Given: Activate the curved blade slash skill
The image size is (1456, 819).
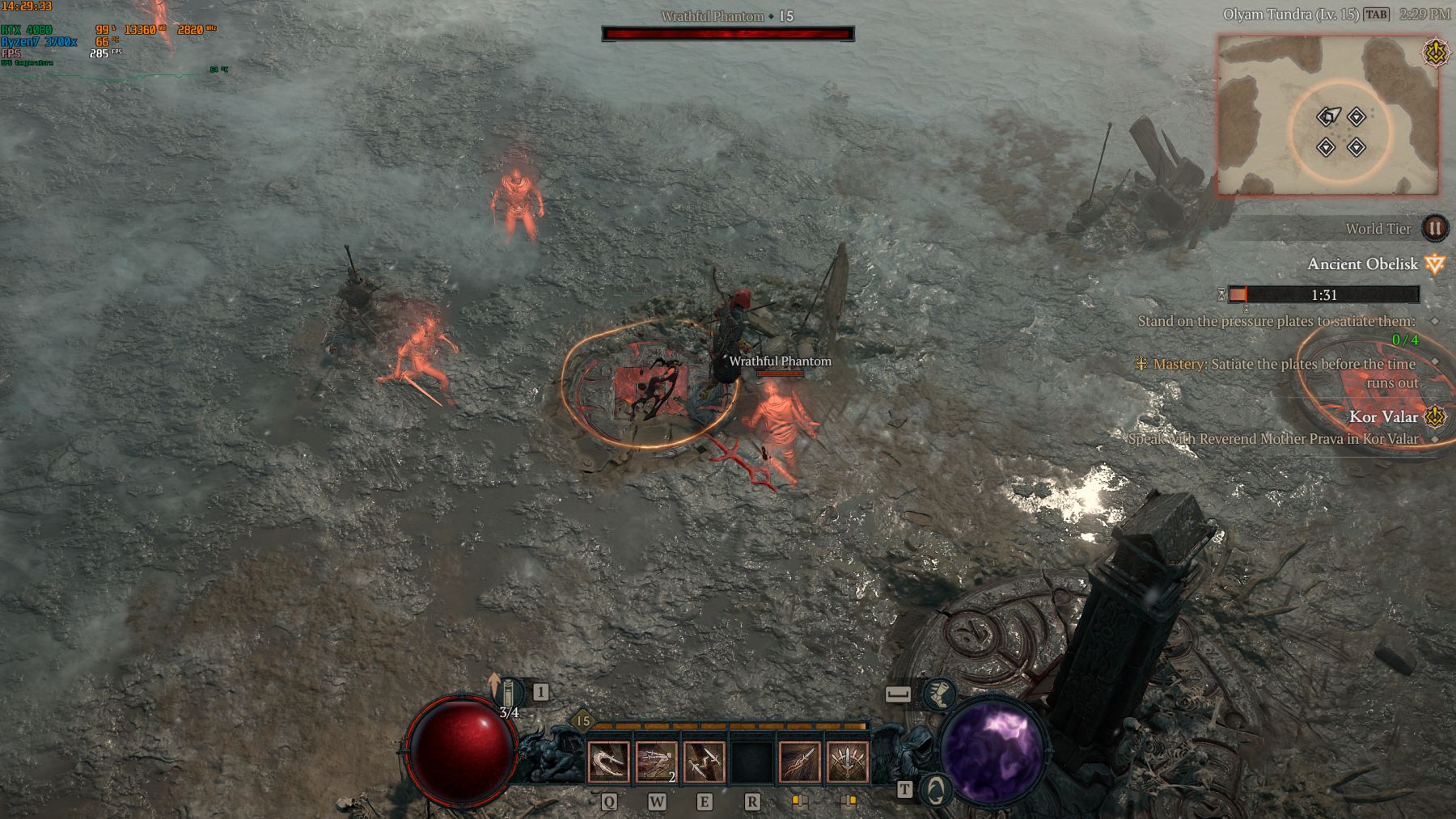Looking at the screenshot, I should pyautogui.click(x=607, y=762).
